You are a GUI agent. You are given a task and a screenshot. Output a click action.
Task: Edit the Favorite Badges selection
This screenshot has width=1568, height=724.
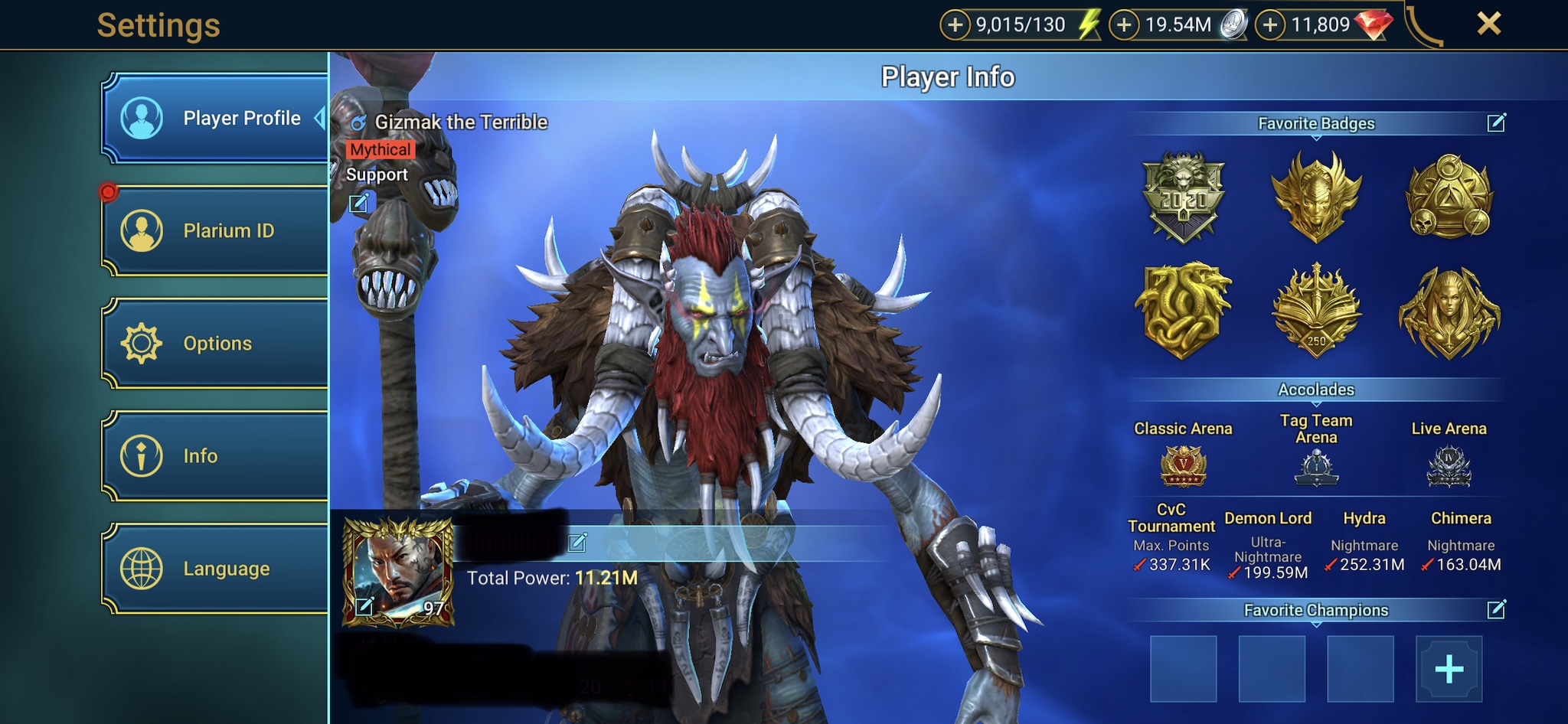(x=1496, y=122)
